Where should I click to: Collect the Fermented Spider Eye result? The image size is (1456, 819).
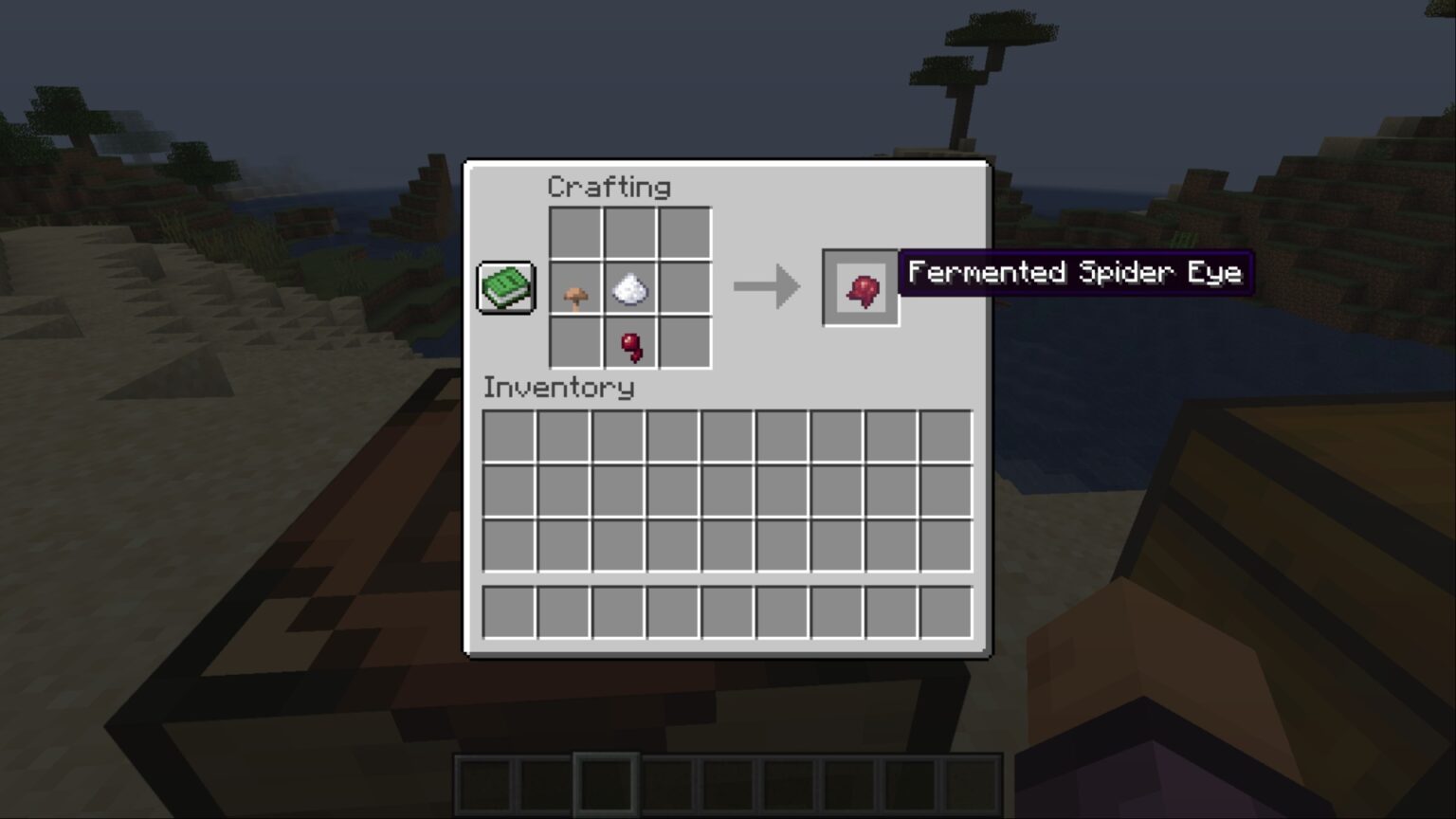861,284
